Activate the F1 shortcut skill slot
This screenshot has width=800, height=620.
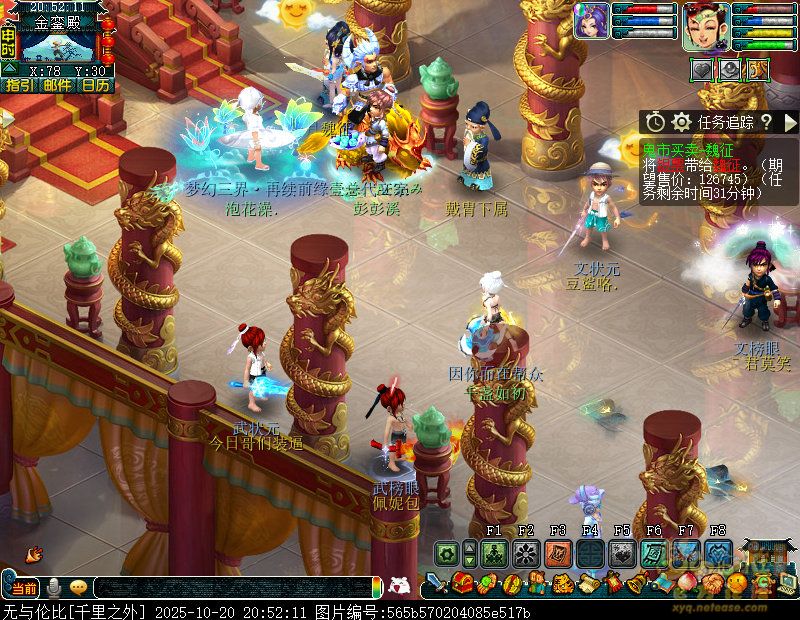click(494, 553)
